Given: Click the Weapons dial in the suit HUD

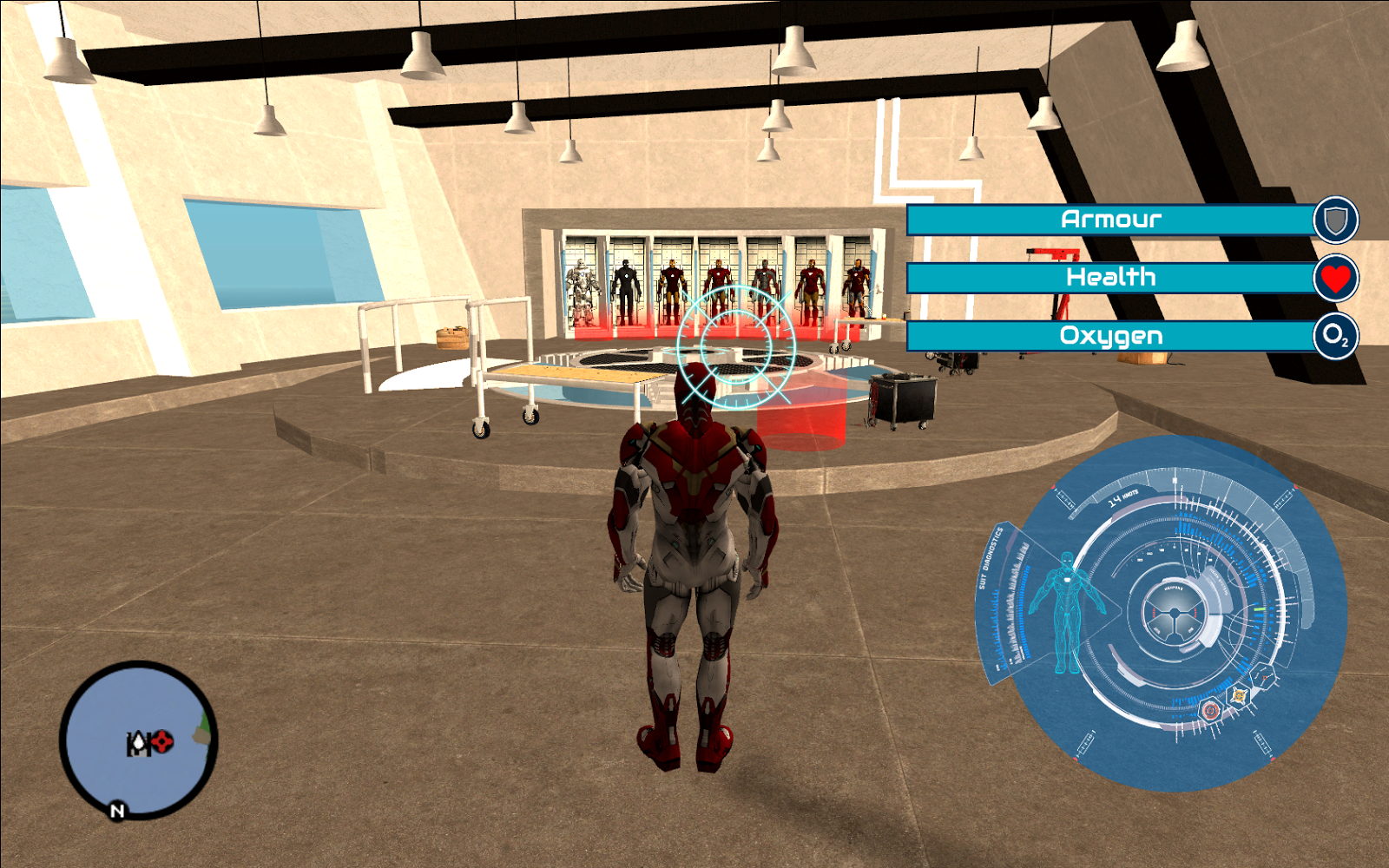Looking at the screenshot, I should click(1174, 611).
